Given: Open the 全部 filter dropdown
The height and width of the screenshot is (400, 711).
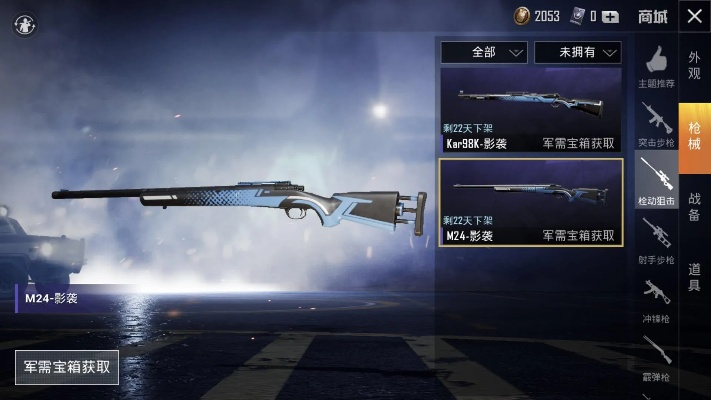Looking at the screenshot, I should coord(484,52).
